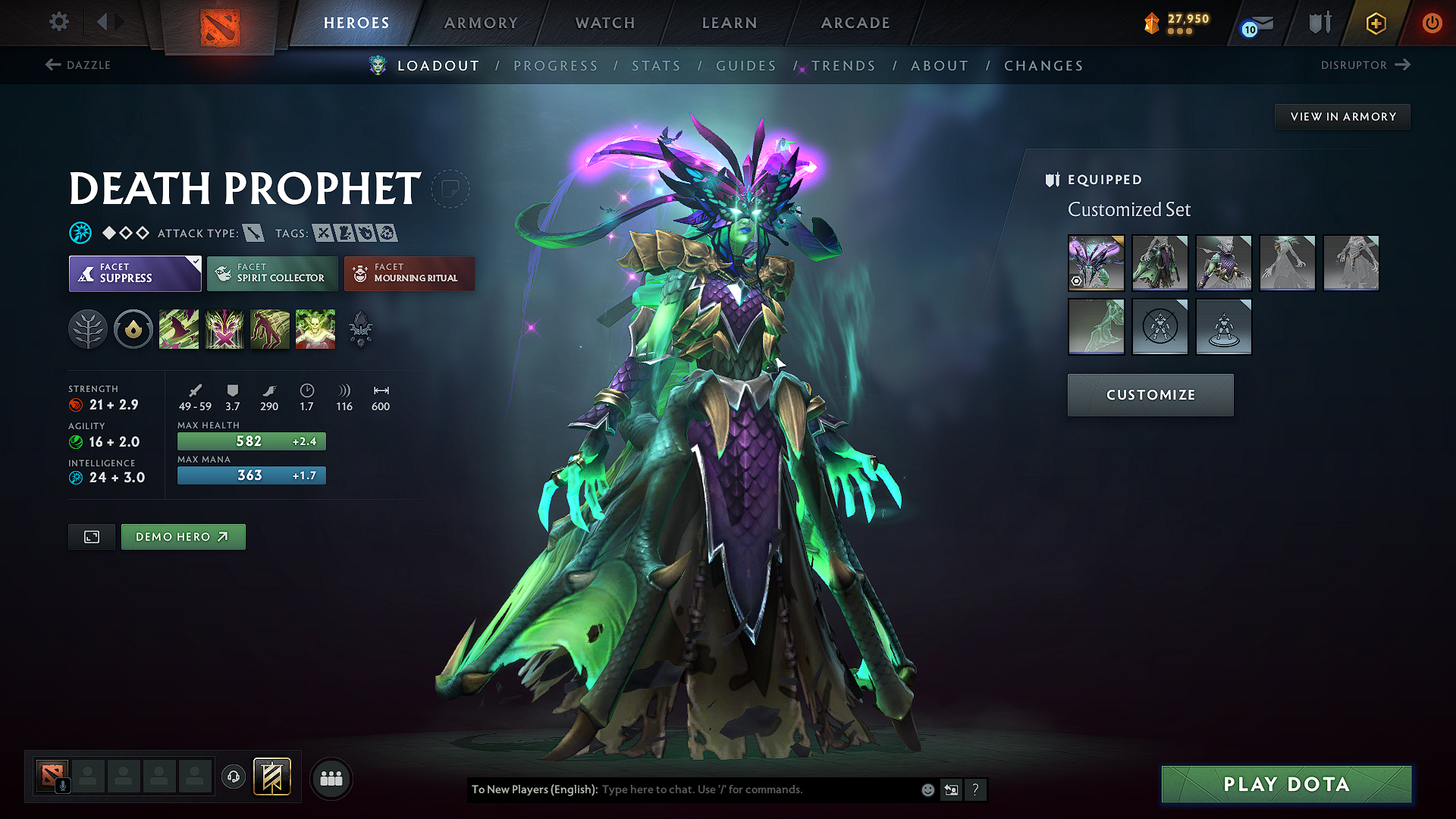Open the Learn section

[730, 23]
